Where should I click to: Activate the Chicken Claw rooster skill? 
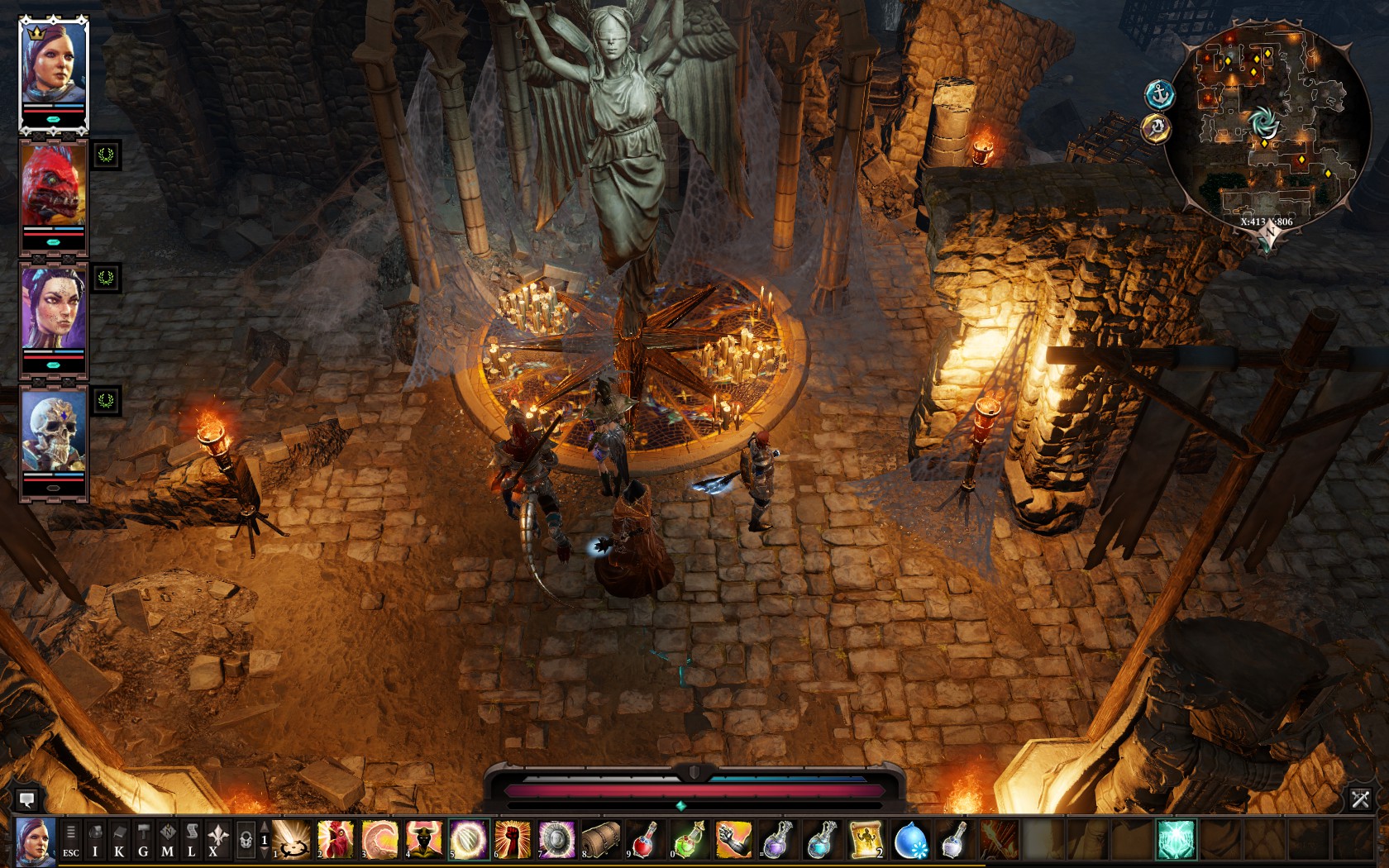(x=336, y=840)
